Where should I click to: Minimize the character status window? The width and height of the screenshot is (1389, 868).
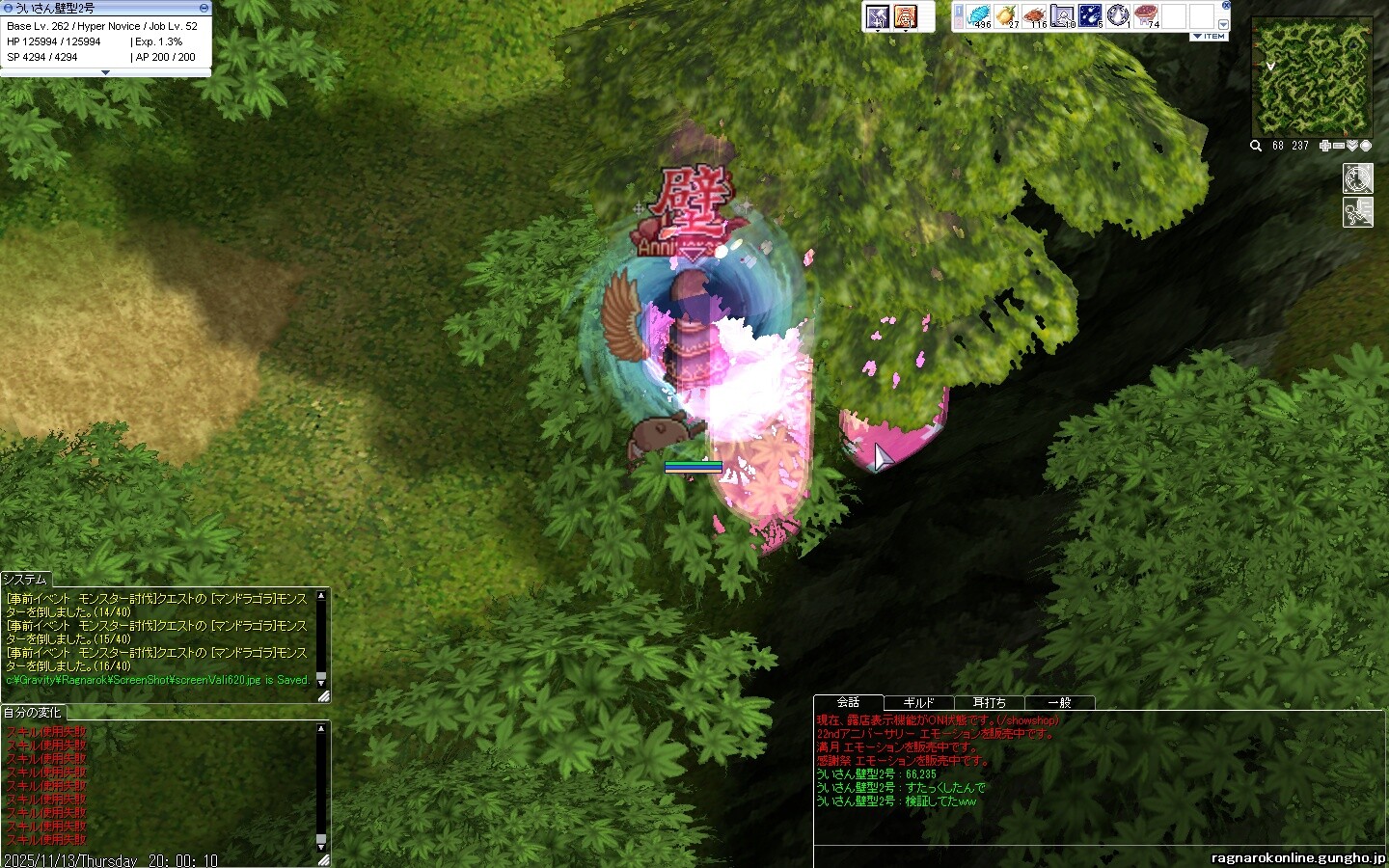204,8
